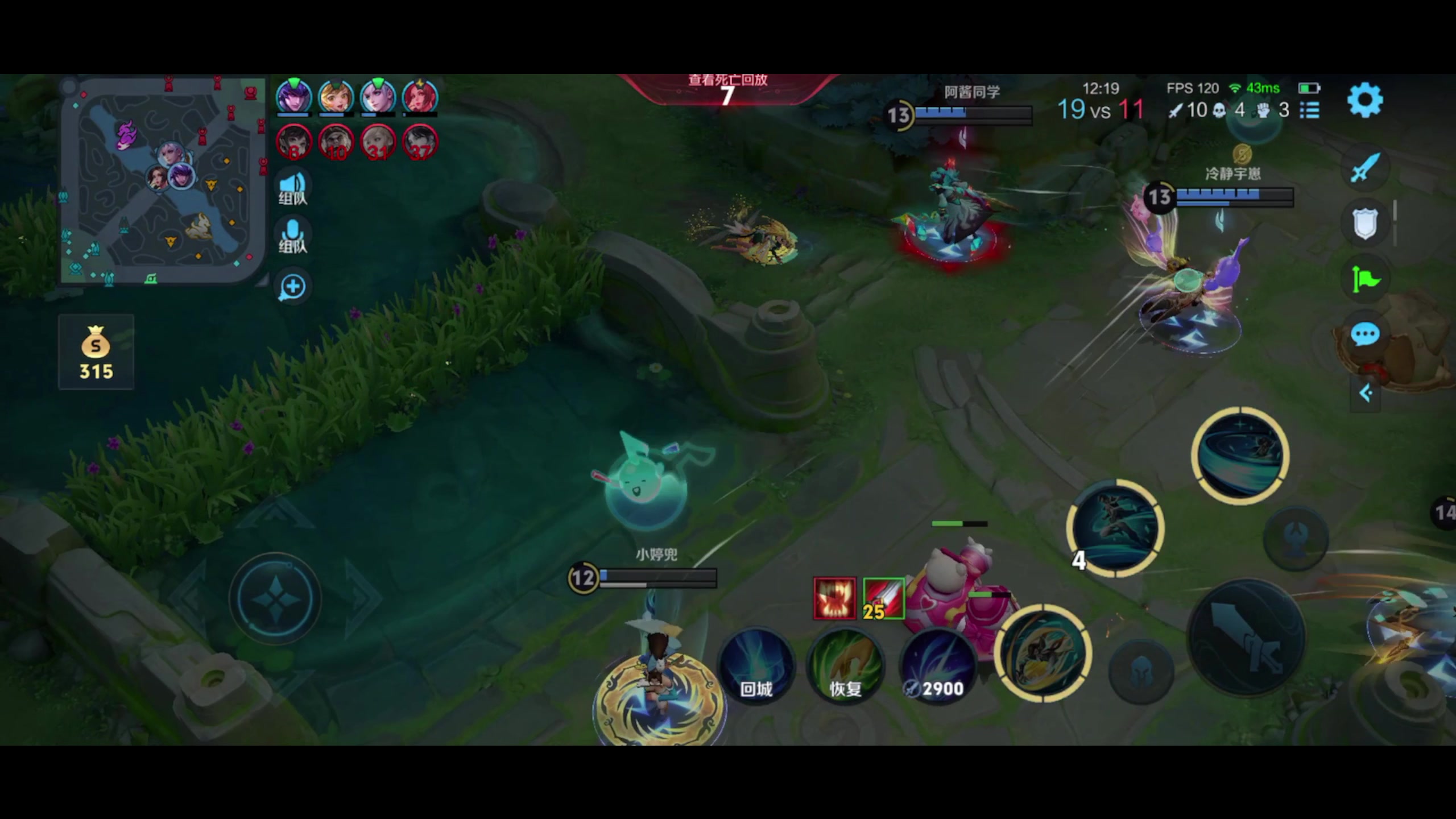Send the shield defend signal
The width and height of the screenshot is (1456, 819).
pos(1364,223)
